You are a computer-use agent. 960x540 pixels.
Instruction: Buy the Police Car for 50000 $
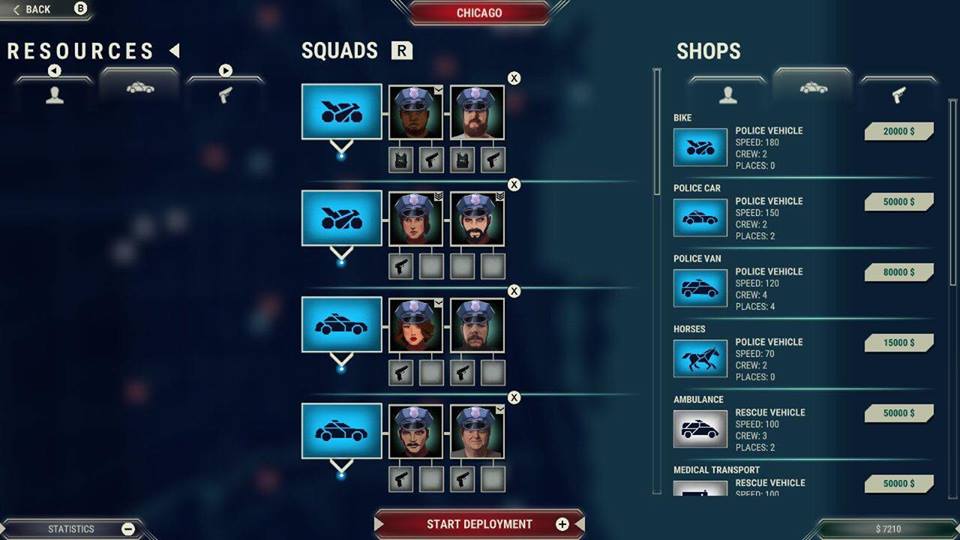pyautogui.click(x=898, y=202)
